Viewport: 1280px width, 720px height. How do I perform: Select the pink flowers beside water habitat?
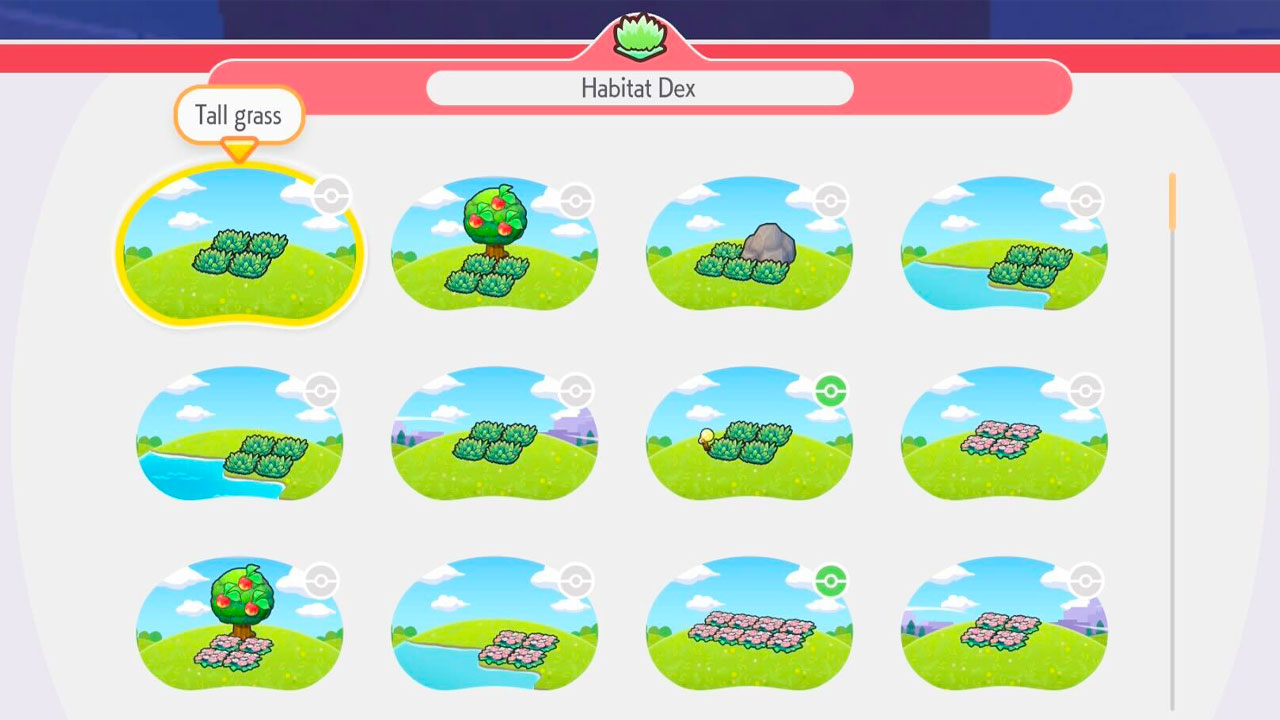click(494, 625)
